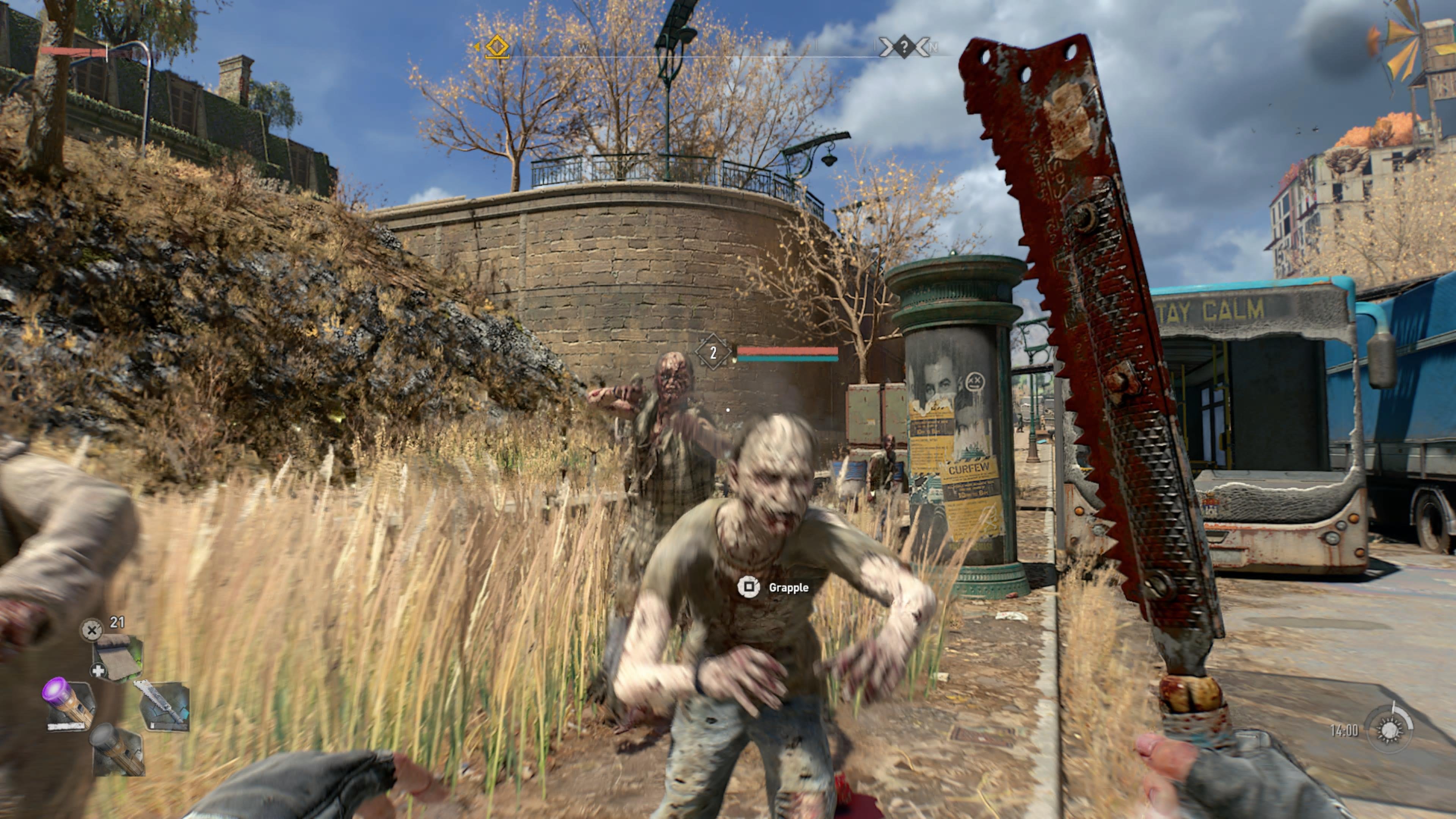This screenshot has width=1456, height=819.
Task: Click the X-button throwable icon above the bandage slot
Action: pyautogui.click(x=92, y=630)
